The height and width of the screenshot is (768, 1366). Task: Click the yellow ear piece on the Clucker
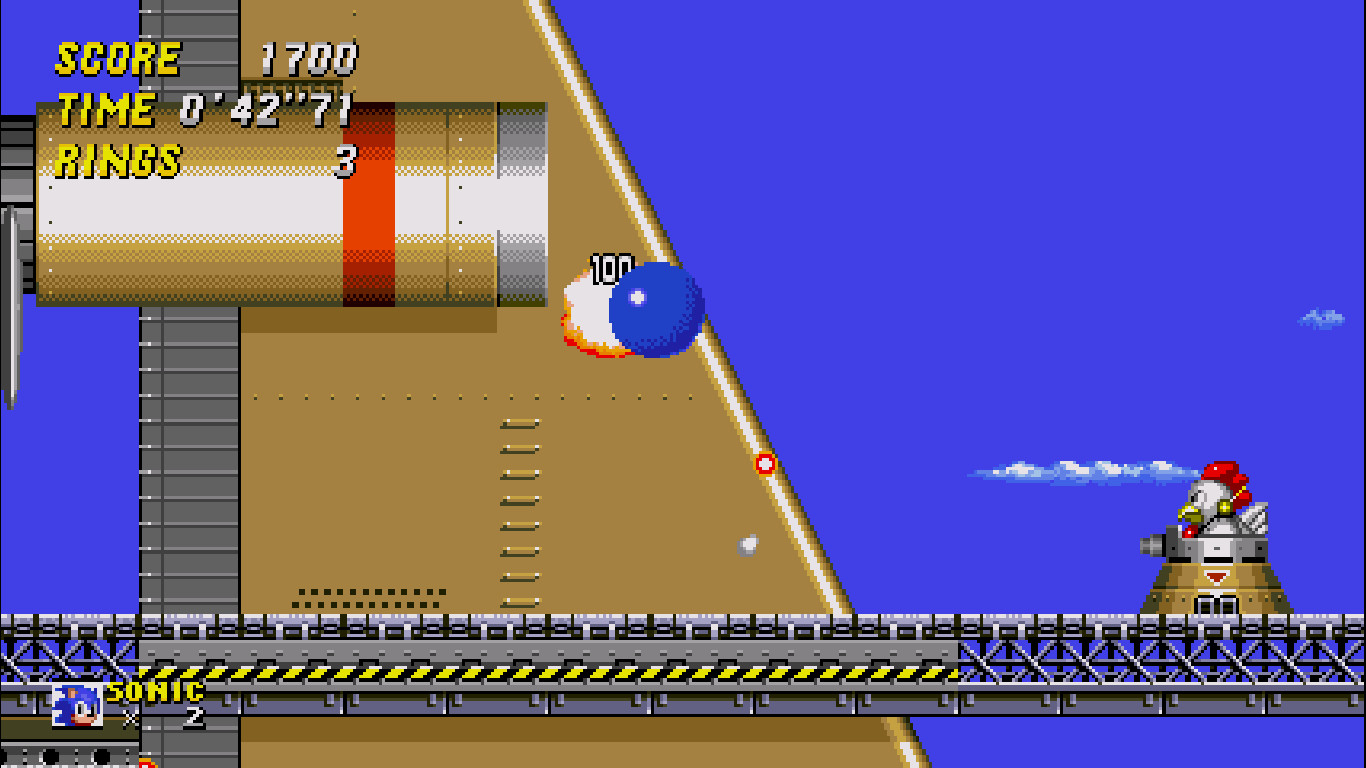click(x=1225, y=507)
